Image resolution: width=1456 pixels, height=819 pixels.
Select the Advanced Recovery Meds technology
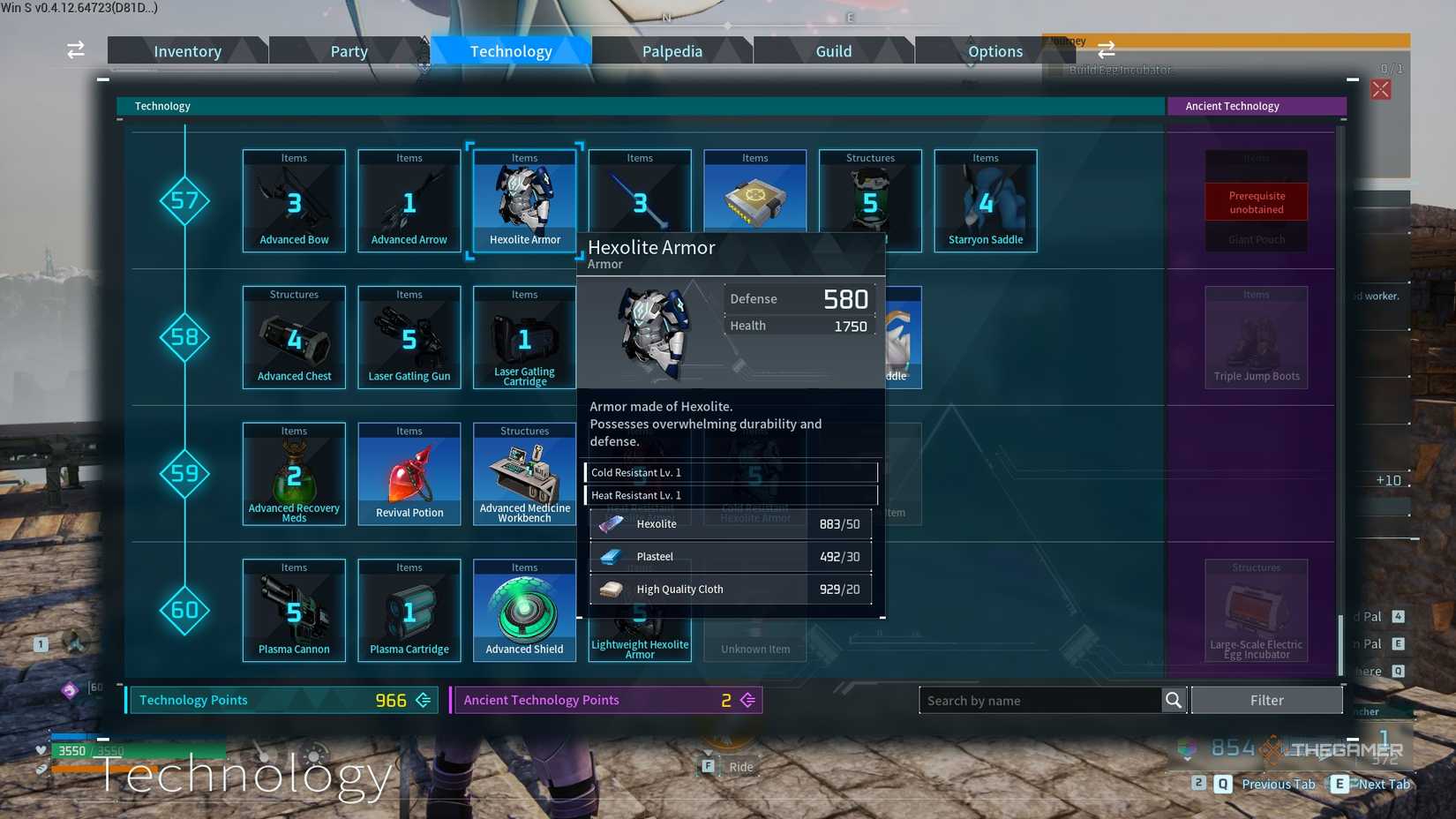293,472
